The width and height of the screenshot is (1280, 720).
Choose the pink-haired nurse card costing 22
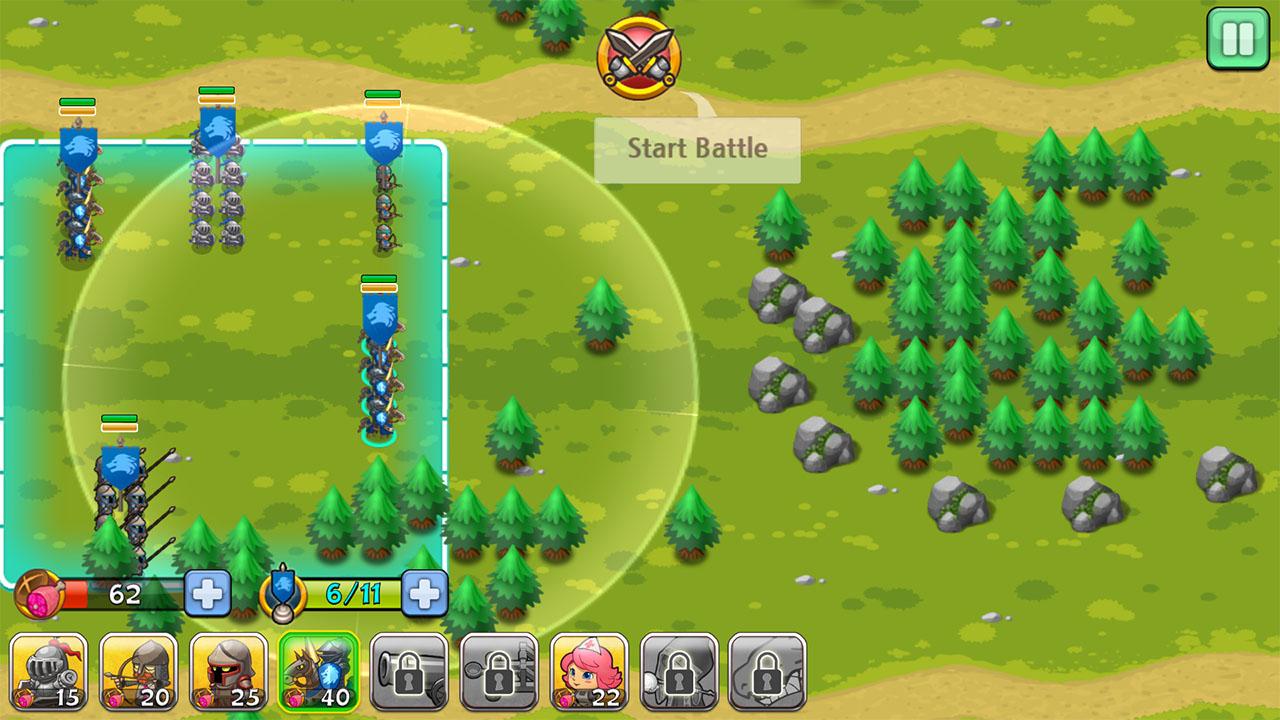(x=588, y=671)
